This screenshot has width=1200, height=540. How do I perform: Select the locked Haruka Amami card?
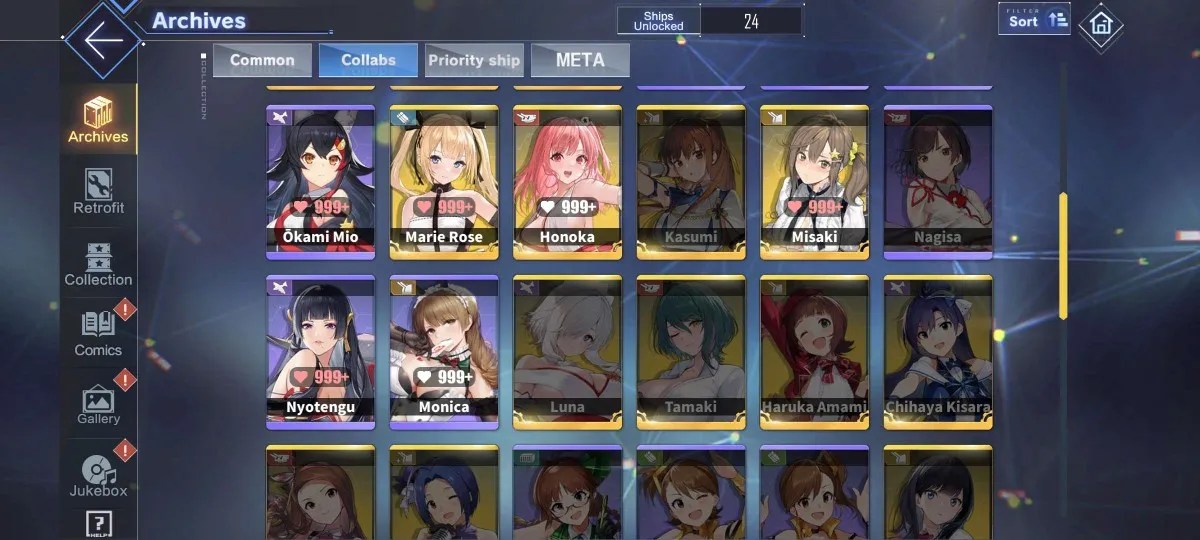tap(814, 352)
